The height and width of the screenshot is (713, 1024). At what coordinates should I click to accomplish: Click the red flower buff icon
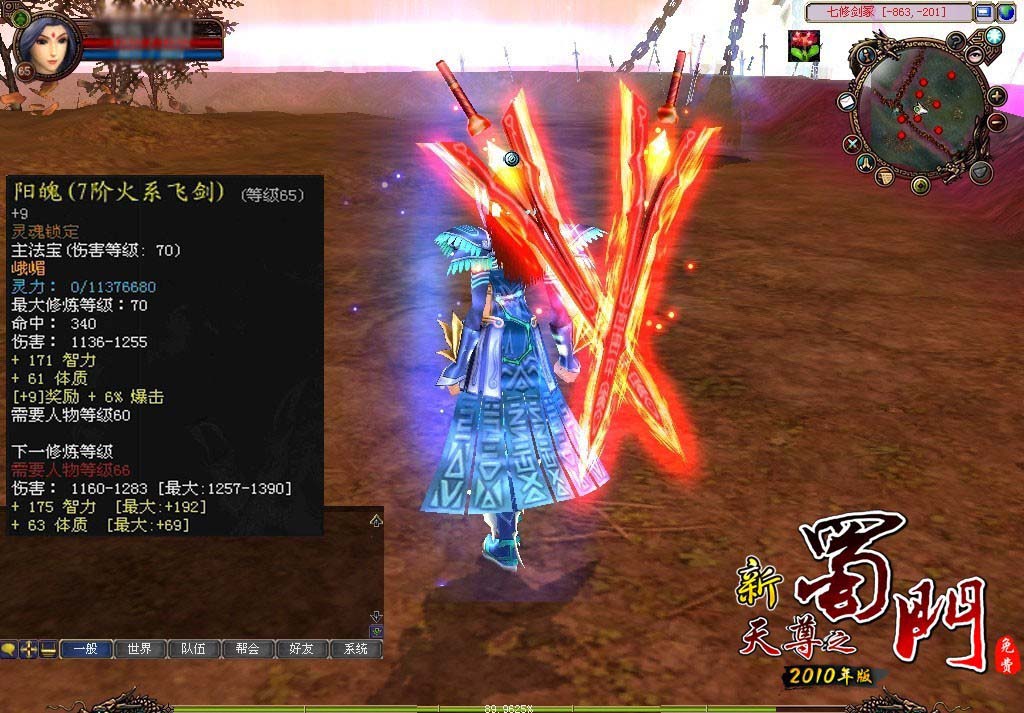(x=804, y=45)
